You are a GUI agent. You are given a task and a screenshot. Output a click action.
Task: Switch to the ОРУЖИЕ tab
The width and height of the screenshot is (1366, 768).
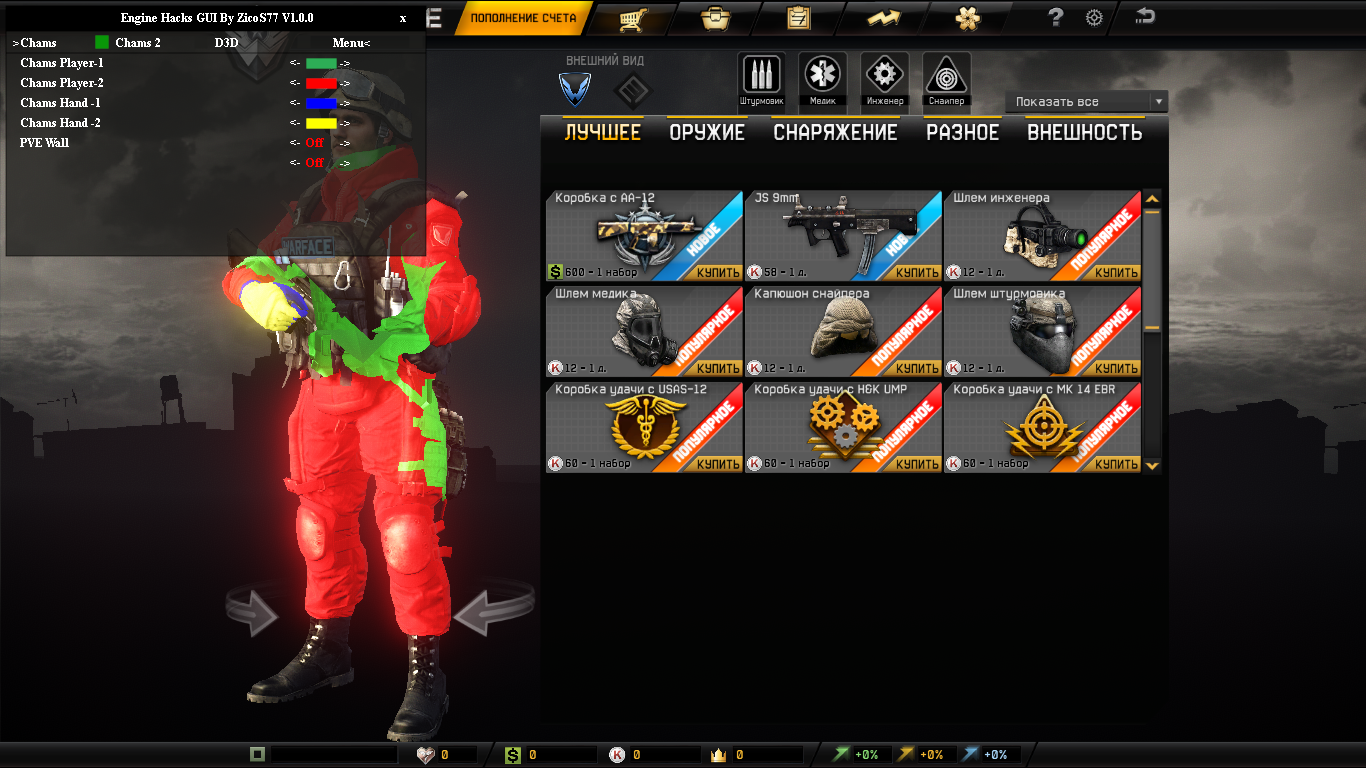pyautogui.click(x=706, y=131)
